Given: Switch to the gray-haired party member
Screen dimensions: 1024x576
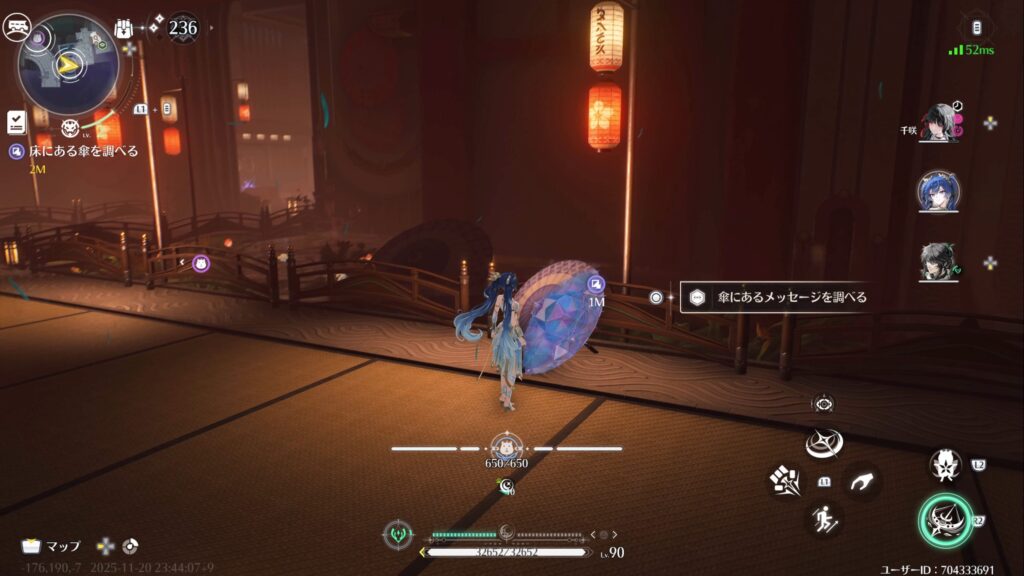Looking at the screenshot, I should pyautogui.click(x=939, y=262).
